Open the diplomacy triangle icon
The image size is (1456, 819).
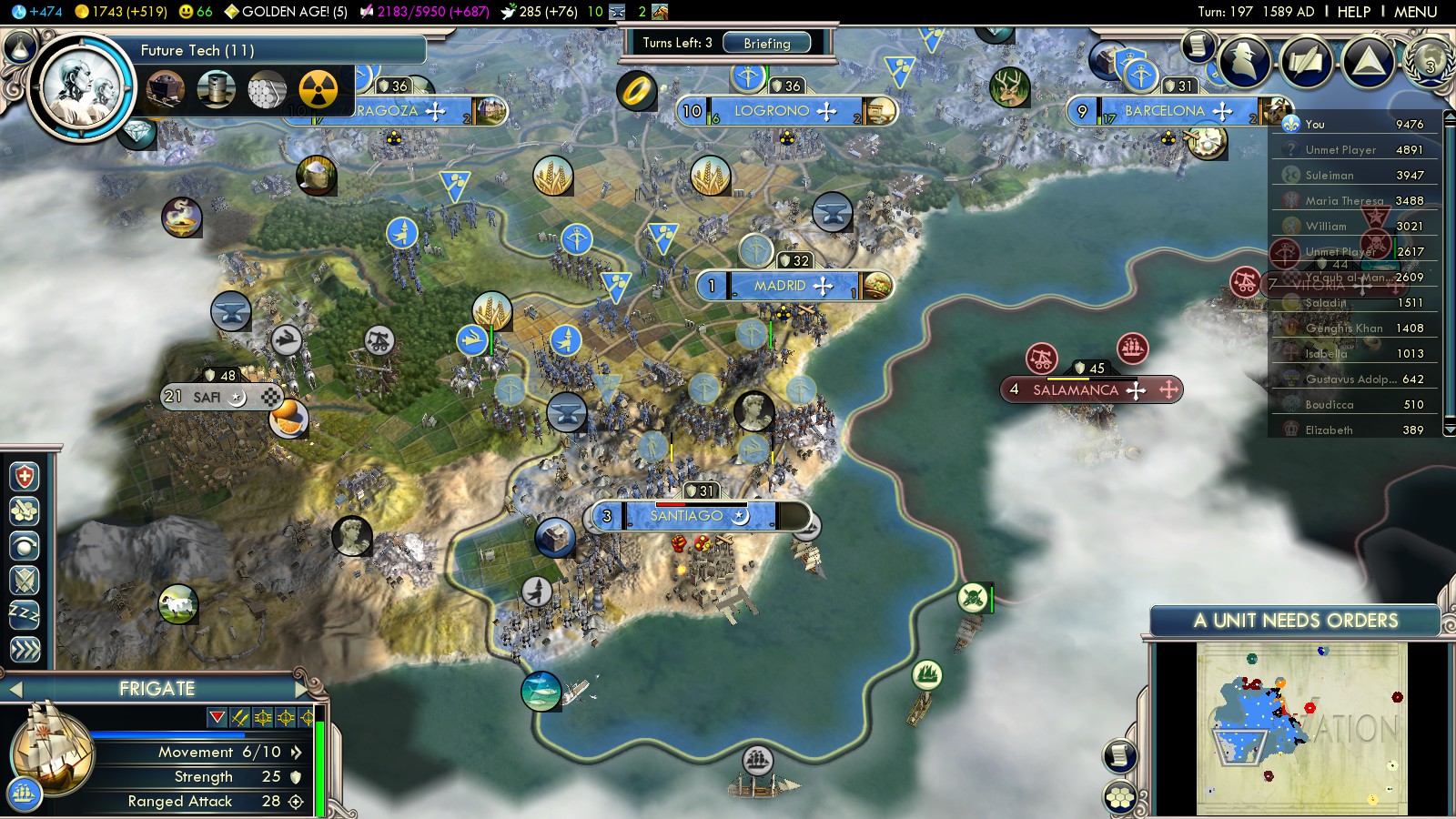(x=1368, y=61)
